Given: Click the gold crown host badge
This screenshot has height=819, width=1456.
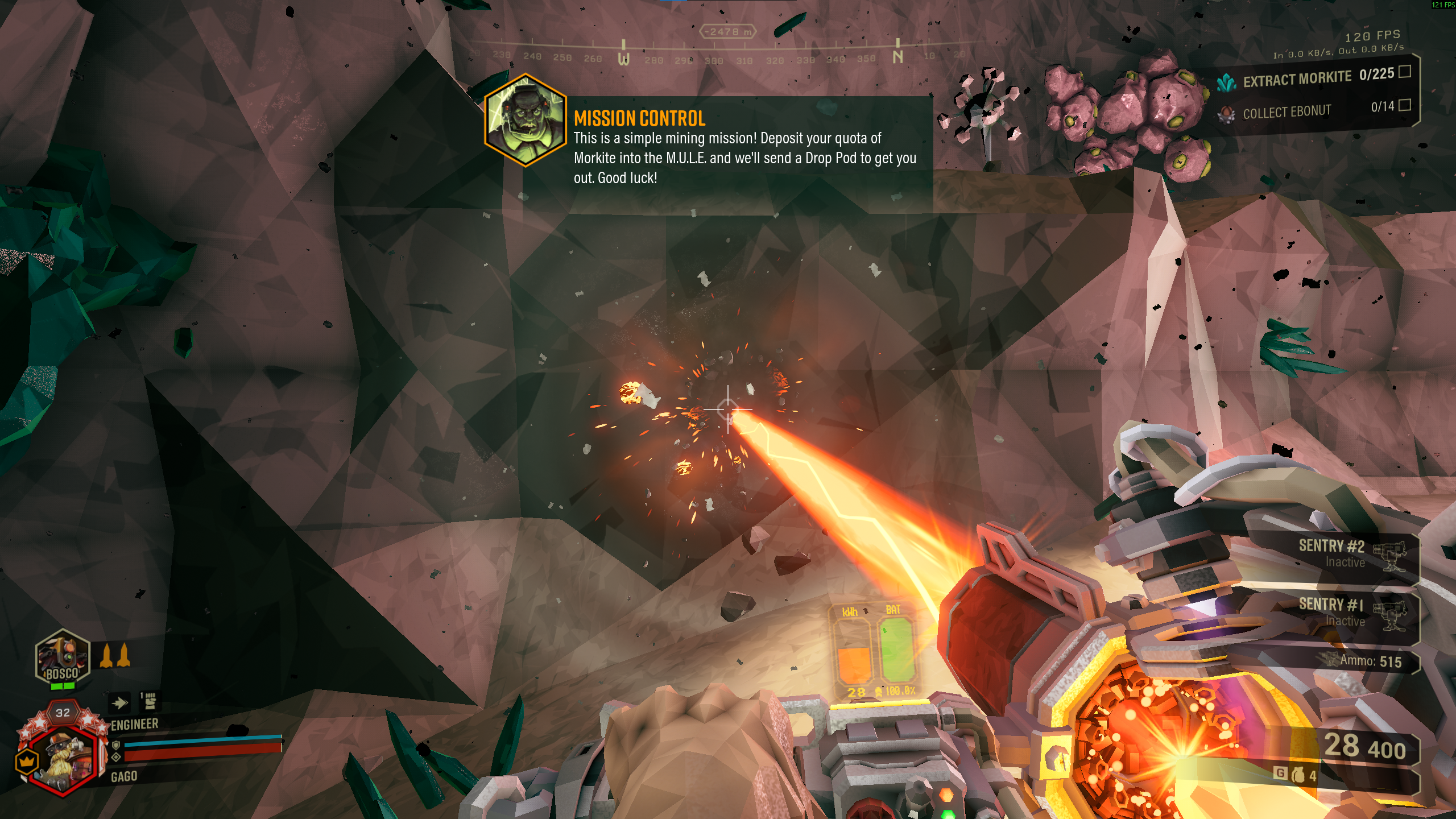Looking at the screenshot, I should click(27, 761).
